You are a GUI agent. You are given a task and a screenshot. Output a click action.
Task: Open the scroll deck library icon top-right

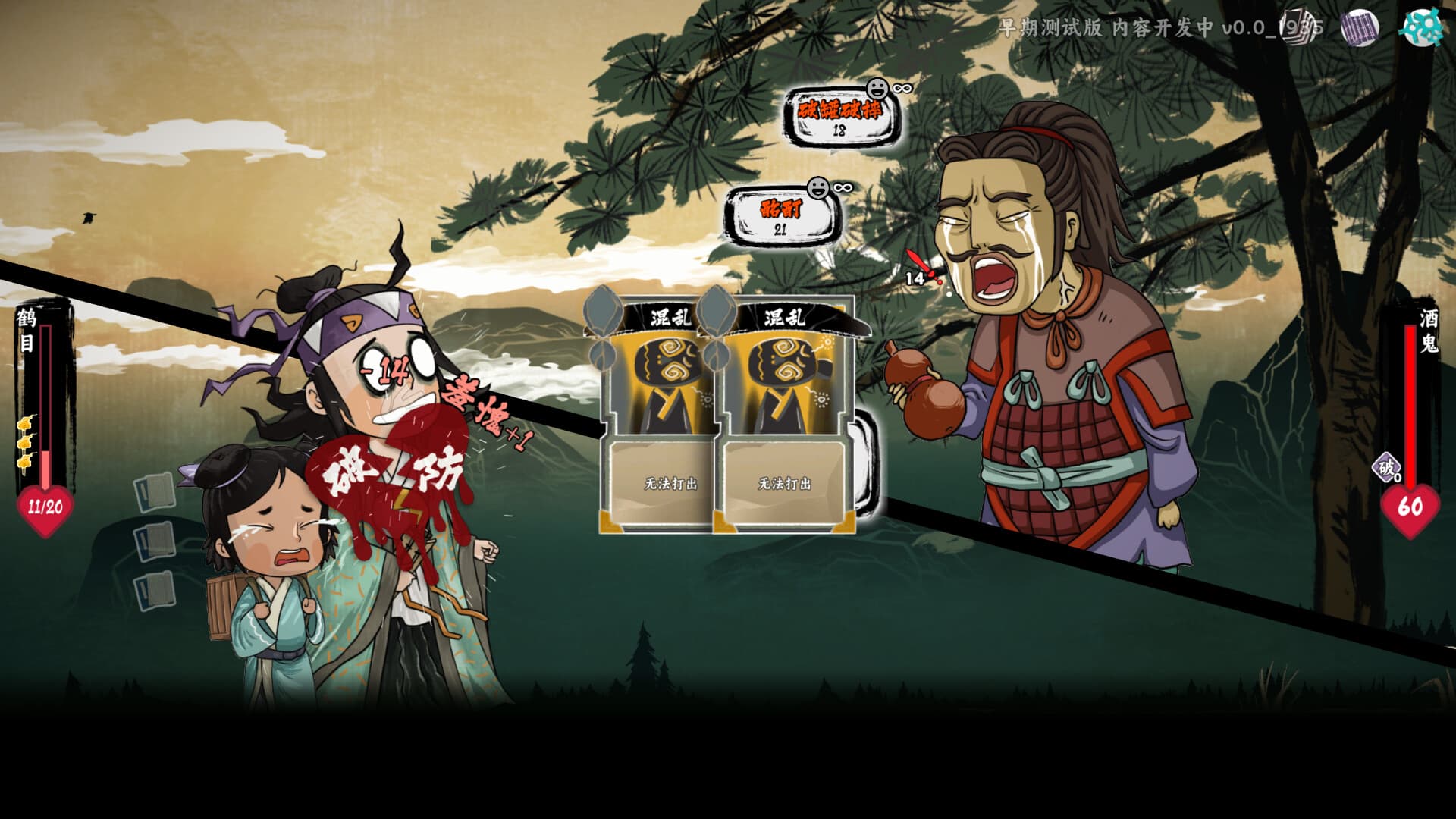[1362, 29]
